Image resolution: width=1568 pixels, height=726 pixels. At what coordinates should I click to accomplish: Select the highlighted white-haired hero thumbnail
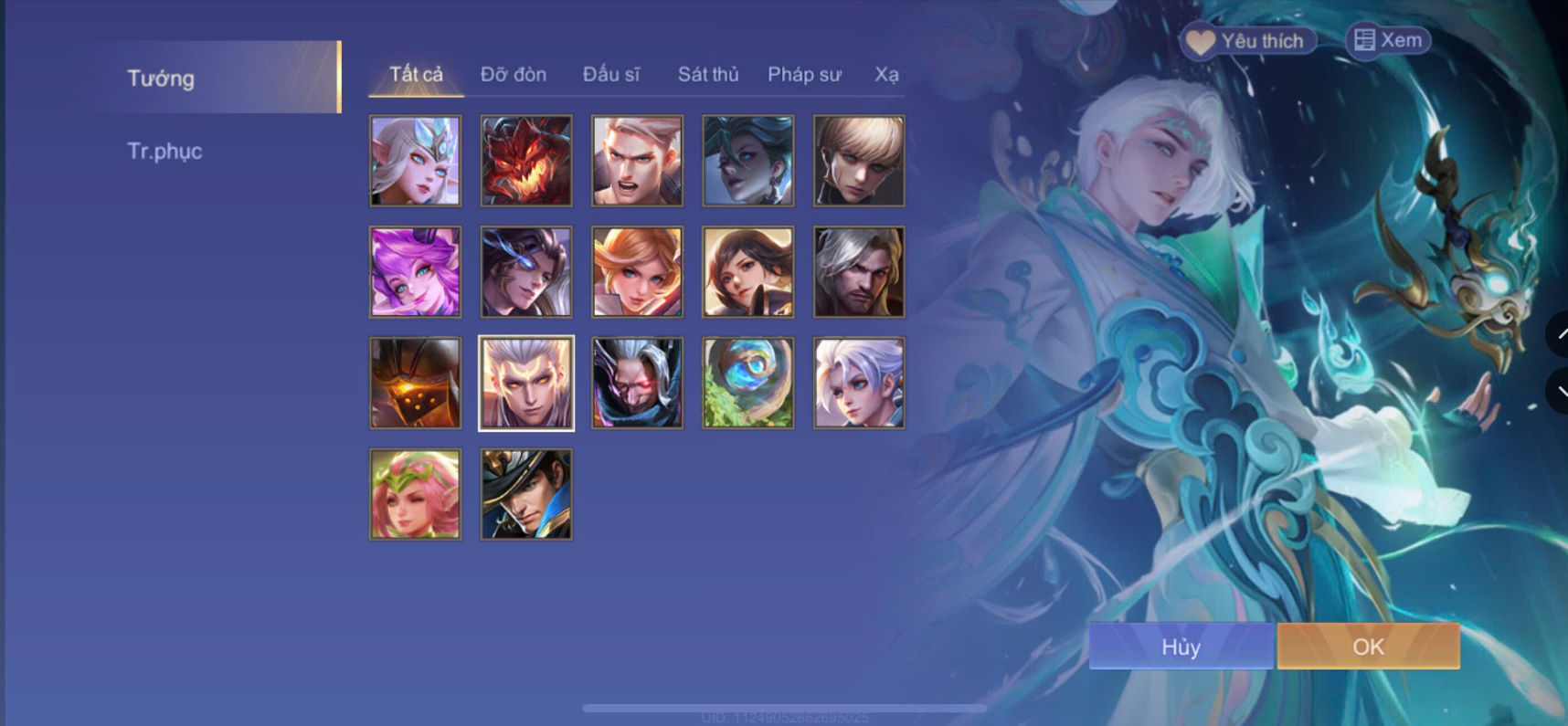click(x=525, y=383)
